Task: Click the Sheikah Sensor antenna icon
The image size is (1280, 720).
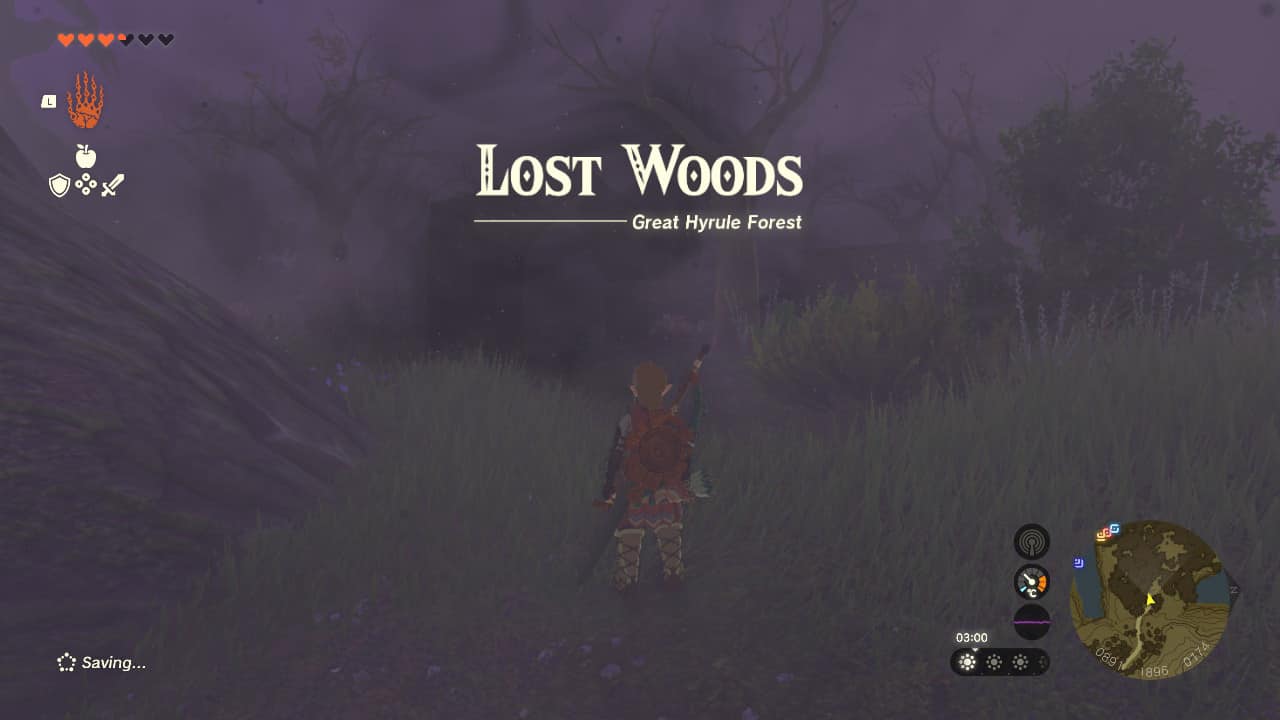Action: (1030, 540)
